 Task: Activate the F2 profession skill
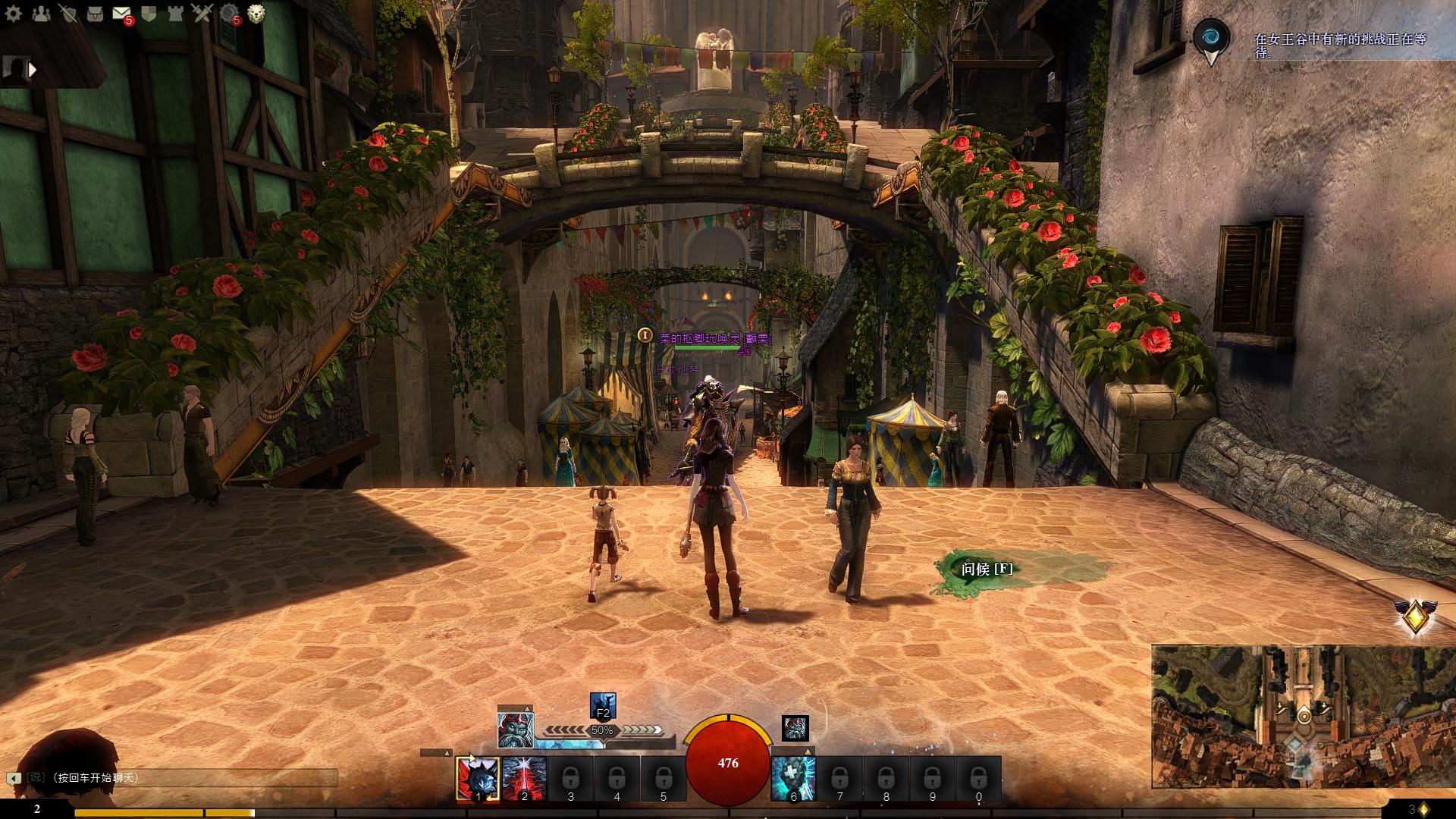click(x=603, y=706)
